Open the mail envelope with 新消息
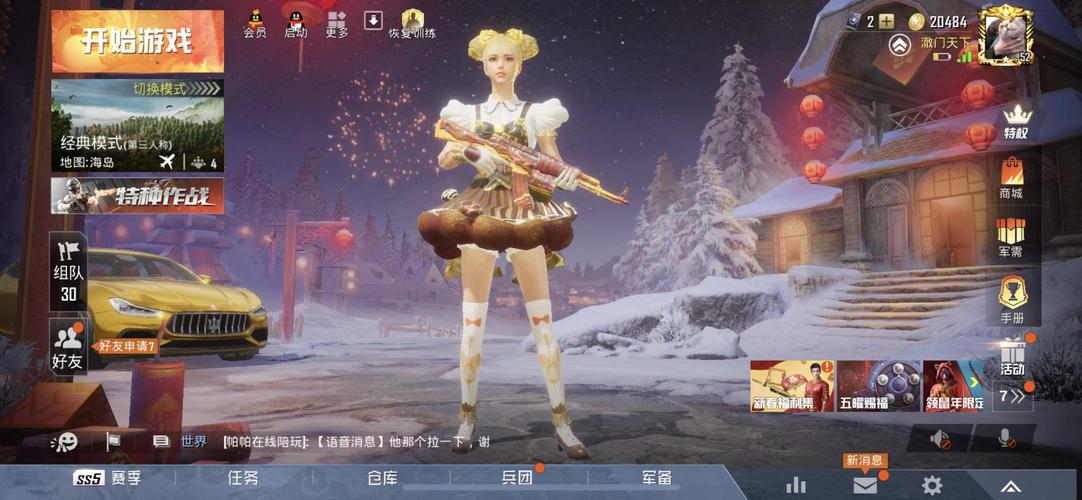Screen dimensions: 1082x500 click(865, 485)
